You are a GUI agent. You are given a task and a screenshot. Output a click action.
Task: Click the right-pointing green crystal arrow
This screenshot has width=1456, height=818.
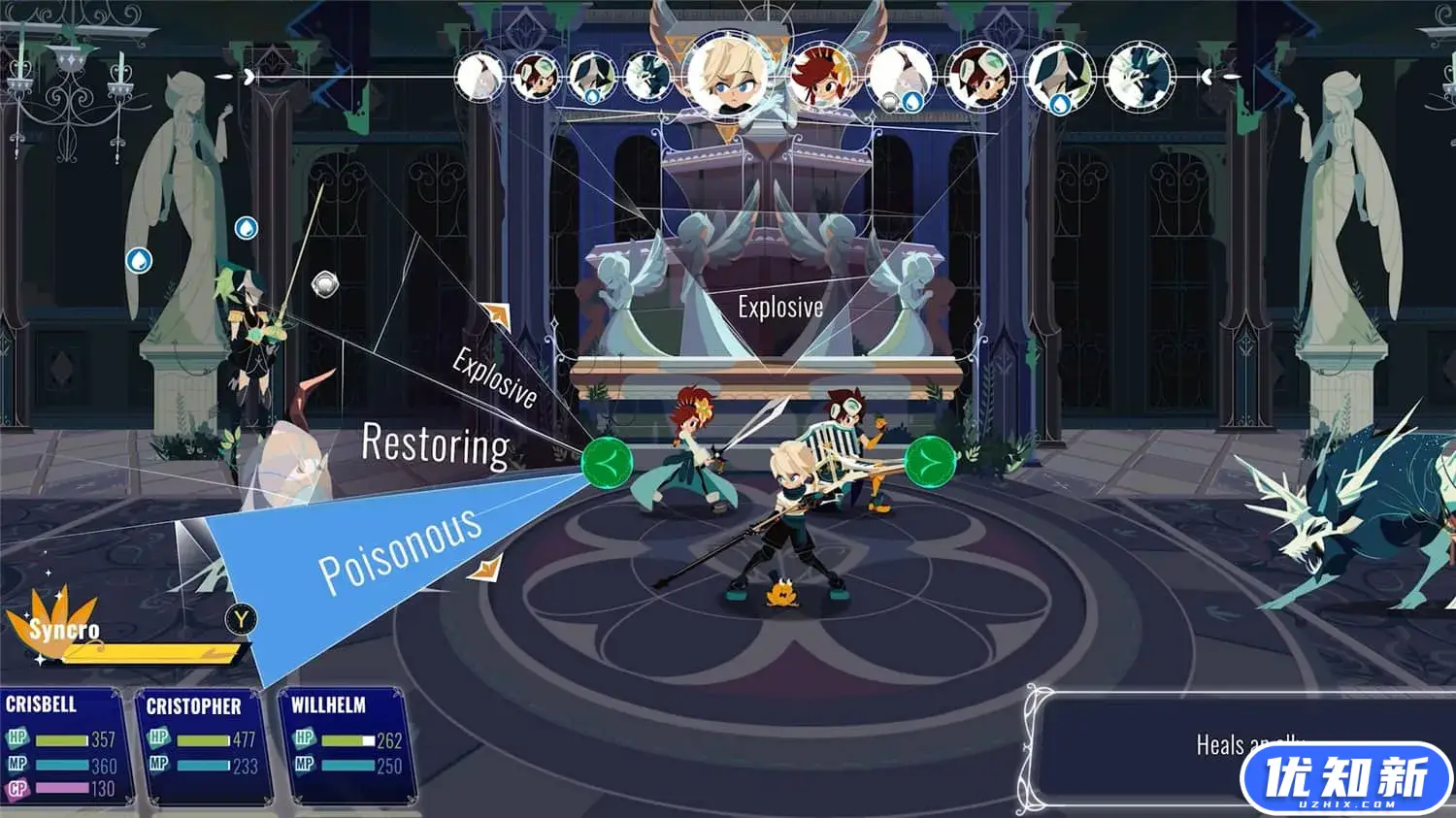coord(930,461)
